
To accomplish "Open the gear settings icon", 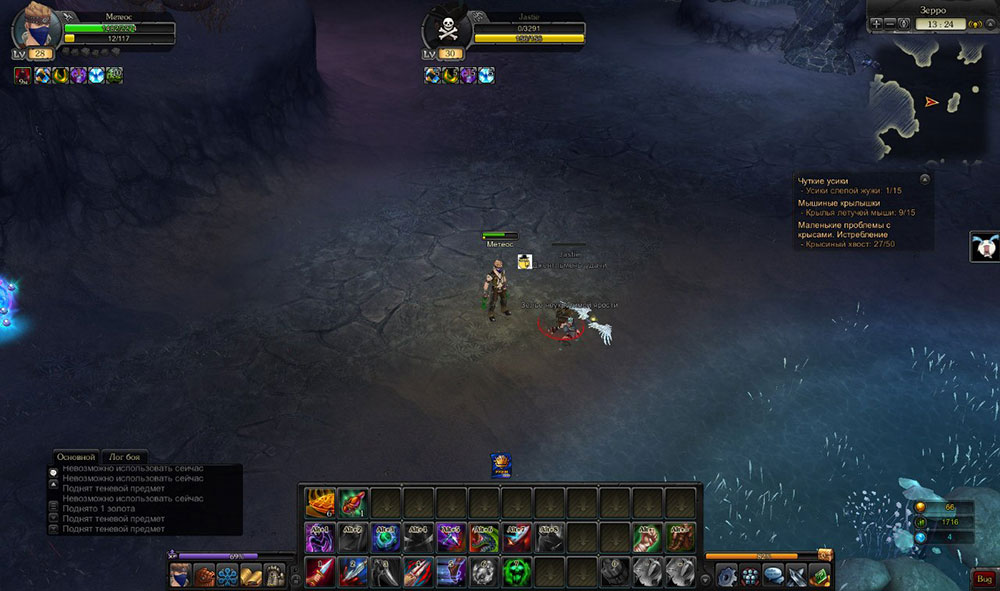I will [x=727, y=575].
